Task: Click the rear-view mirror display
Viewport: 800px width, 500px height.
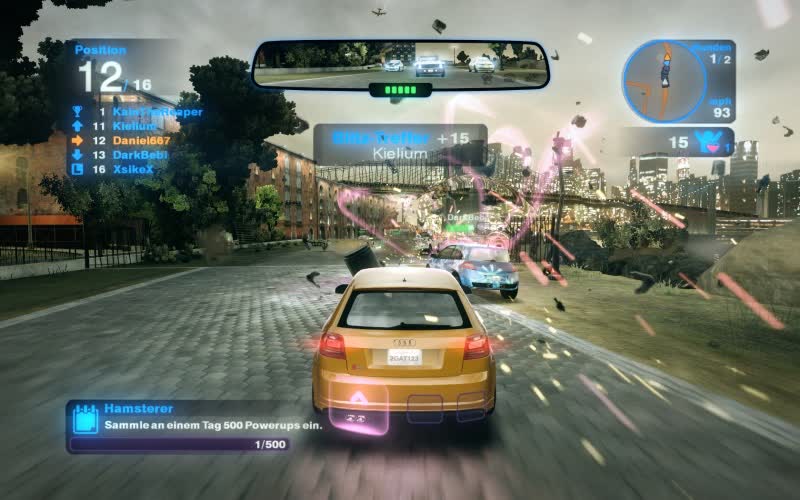Action: tap(401, 63)
